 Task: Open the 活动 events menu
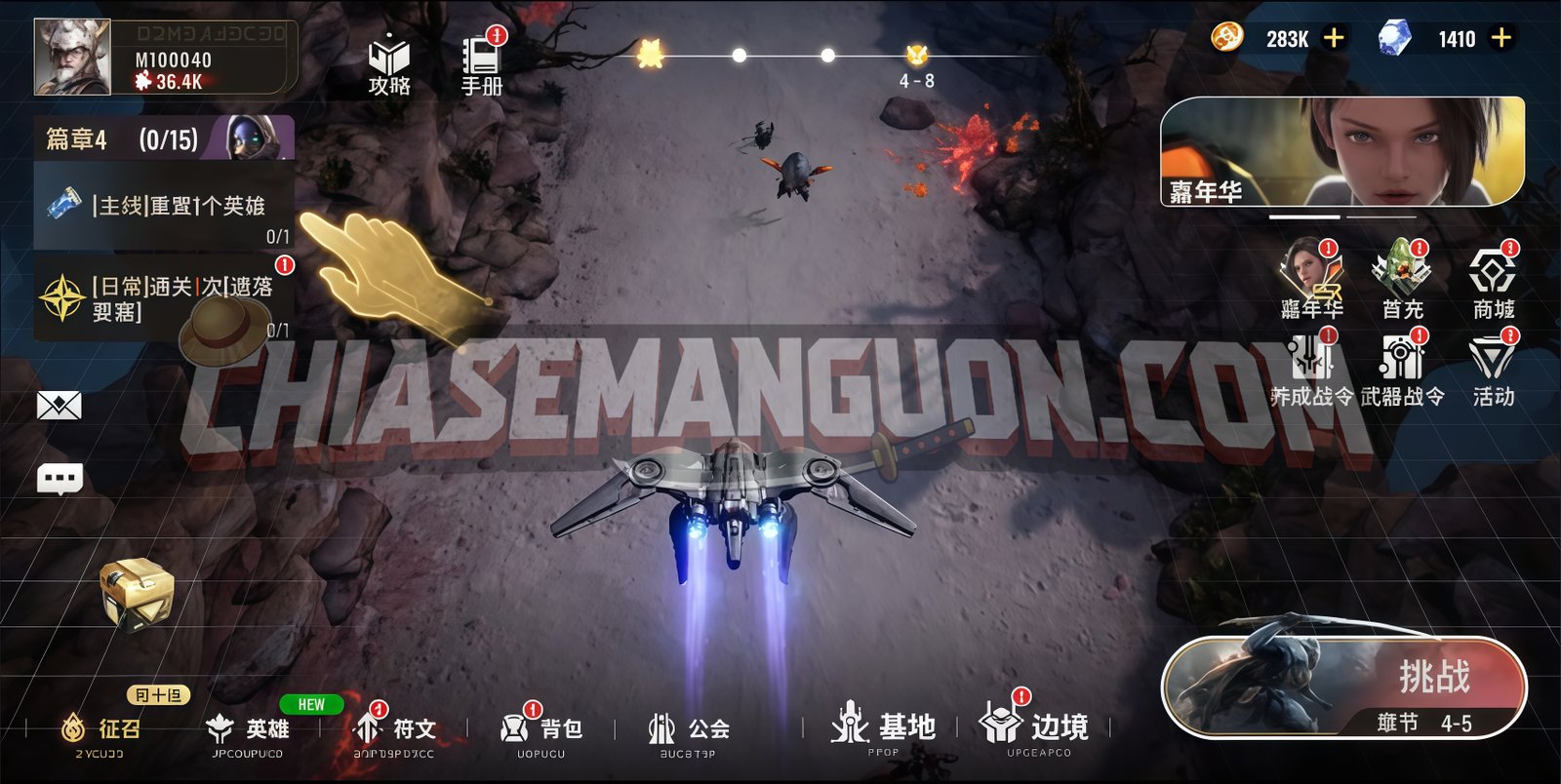1493,369
